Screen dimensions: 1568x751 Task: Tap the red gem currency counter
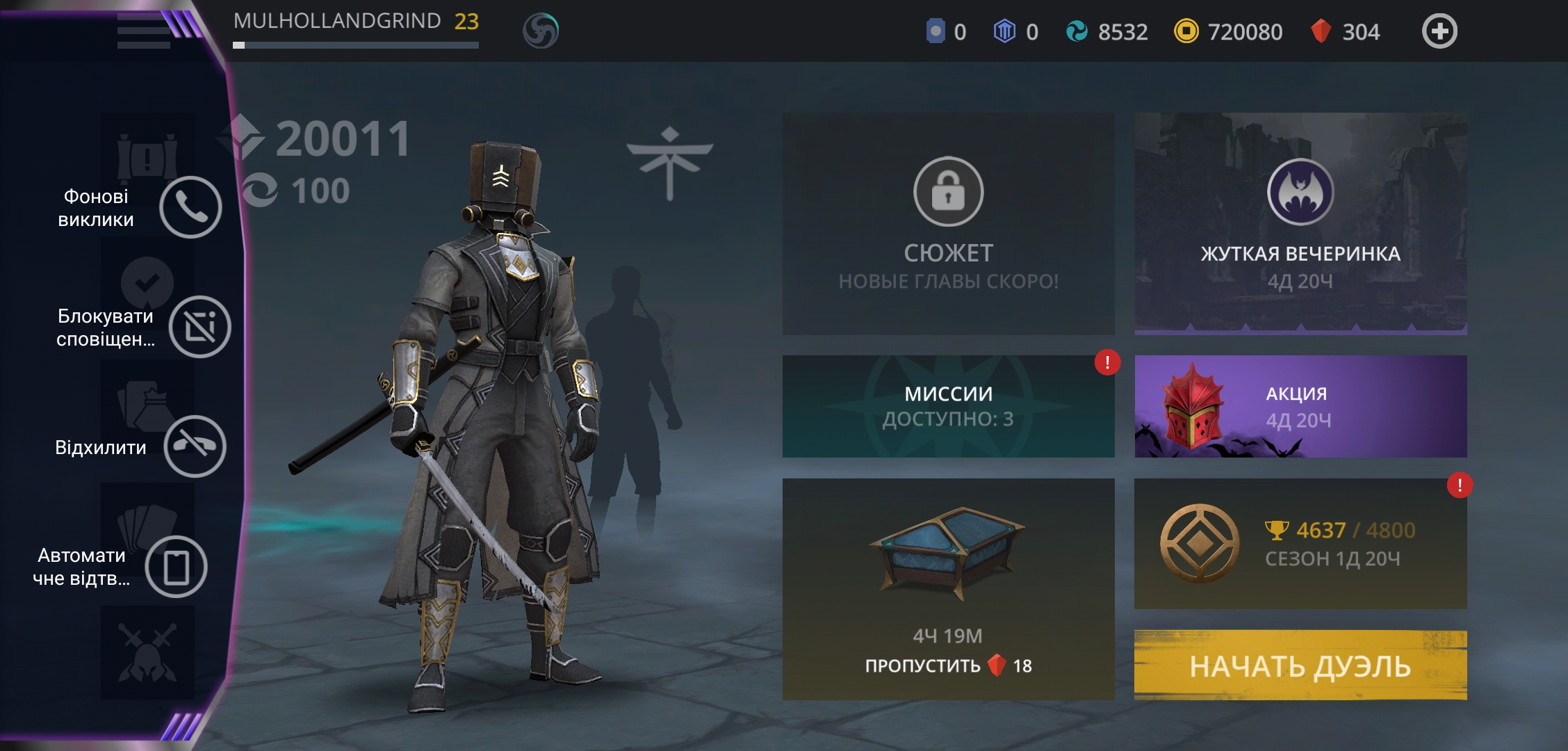[1345, 32]
